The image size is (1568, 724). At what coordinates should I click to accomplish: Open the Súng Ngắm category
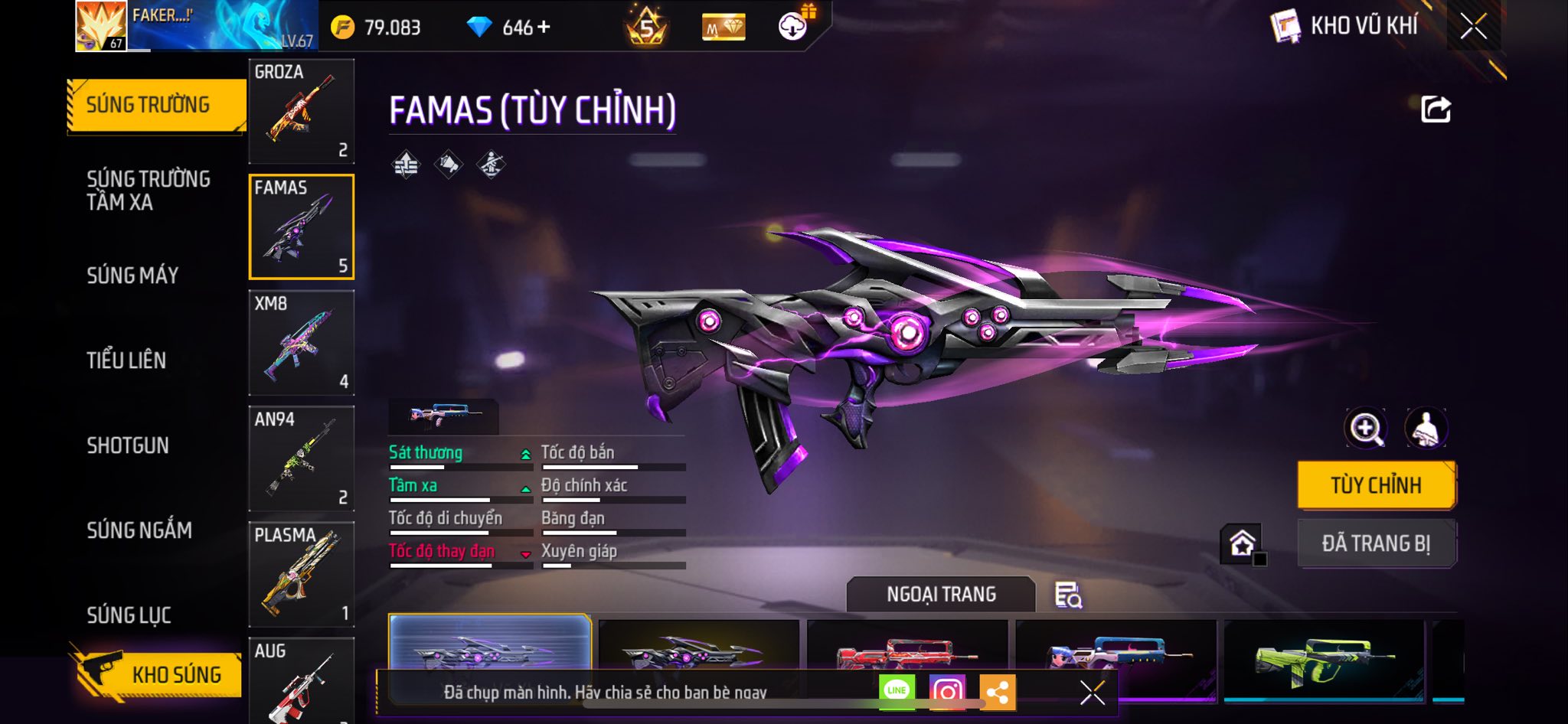coord(139,530)
